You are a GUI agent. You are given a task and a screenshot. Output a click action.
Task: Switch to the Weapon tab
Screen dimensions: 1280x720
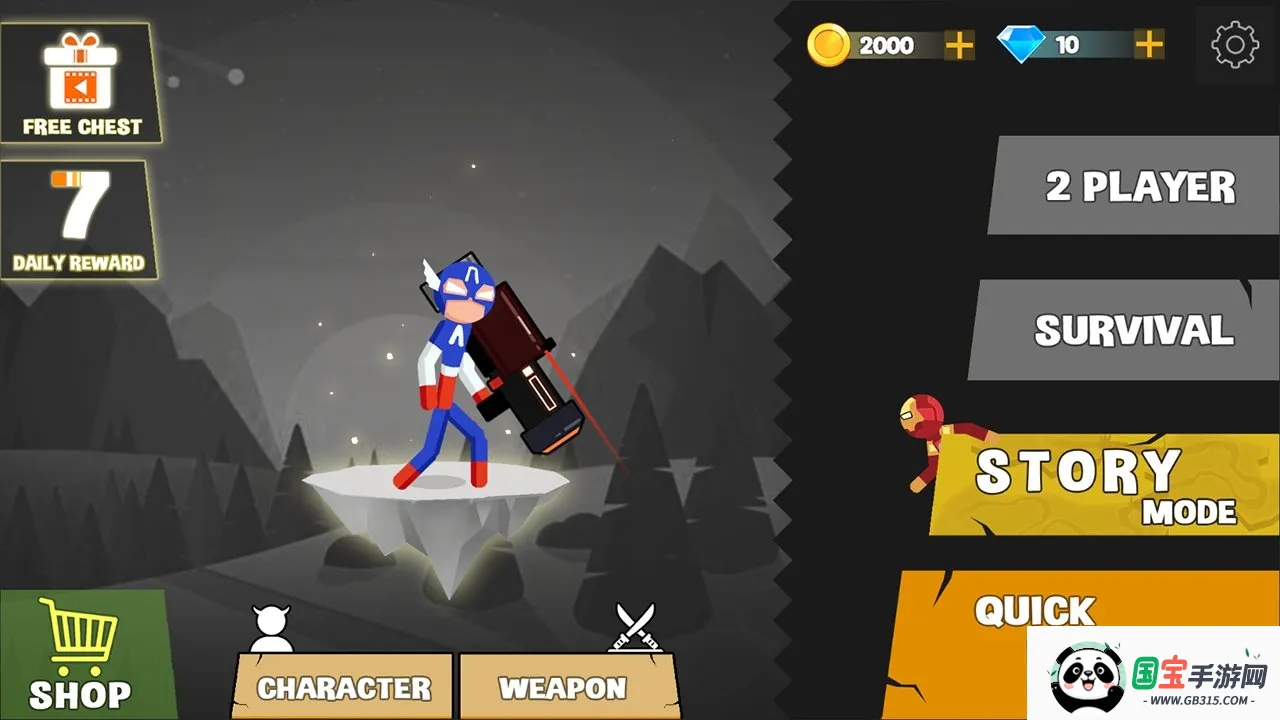tap(563, 687)
